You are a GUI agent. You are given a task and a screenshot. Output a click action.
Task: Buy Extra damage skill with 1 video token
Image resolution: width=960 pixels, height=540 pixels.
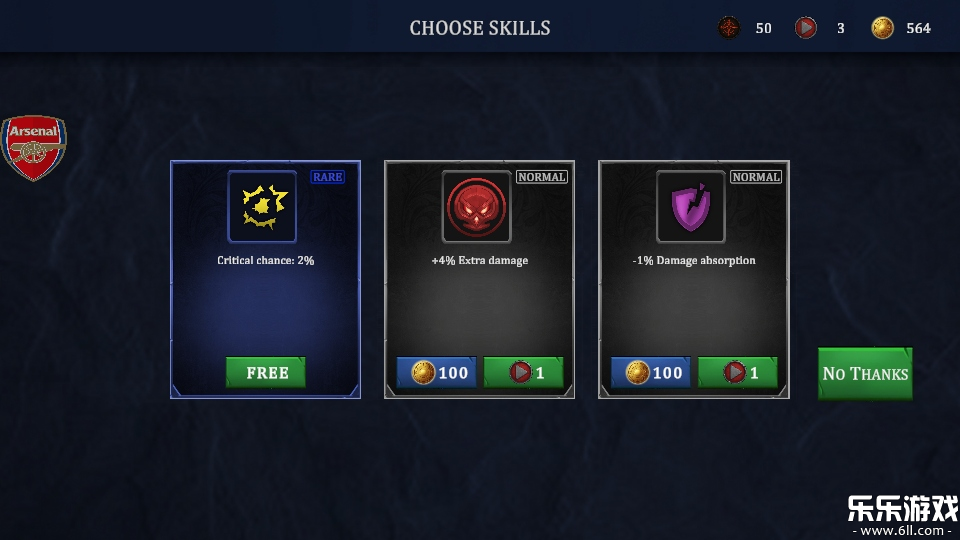523,373
